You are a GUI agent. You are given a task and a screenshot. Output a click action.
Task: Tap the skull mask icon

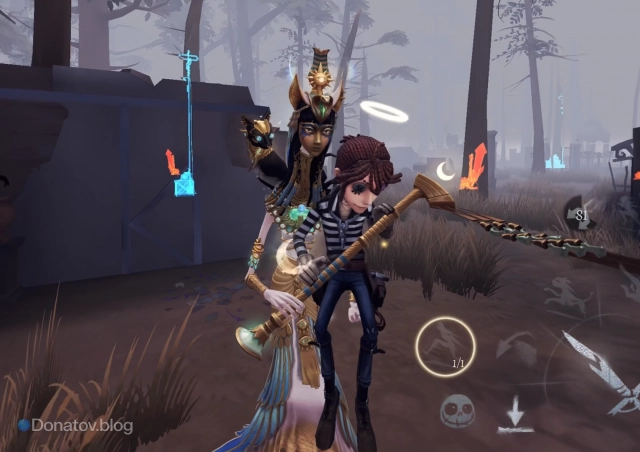(x=457, y=410)
